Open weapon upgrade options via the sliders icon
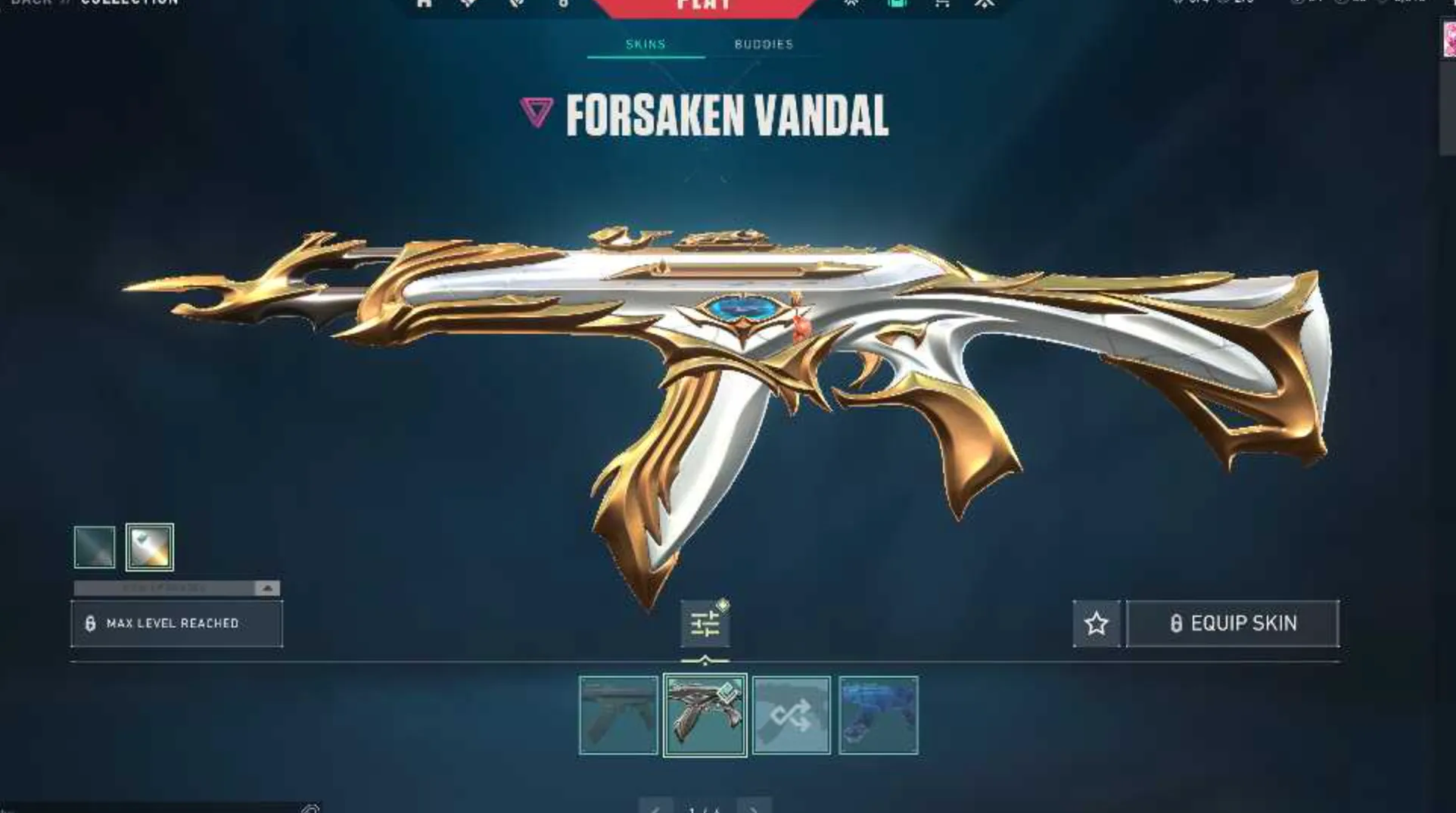The image size is (1456, 813). [705, 622]
